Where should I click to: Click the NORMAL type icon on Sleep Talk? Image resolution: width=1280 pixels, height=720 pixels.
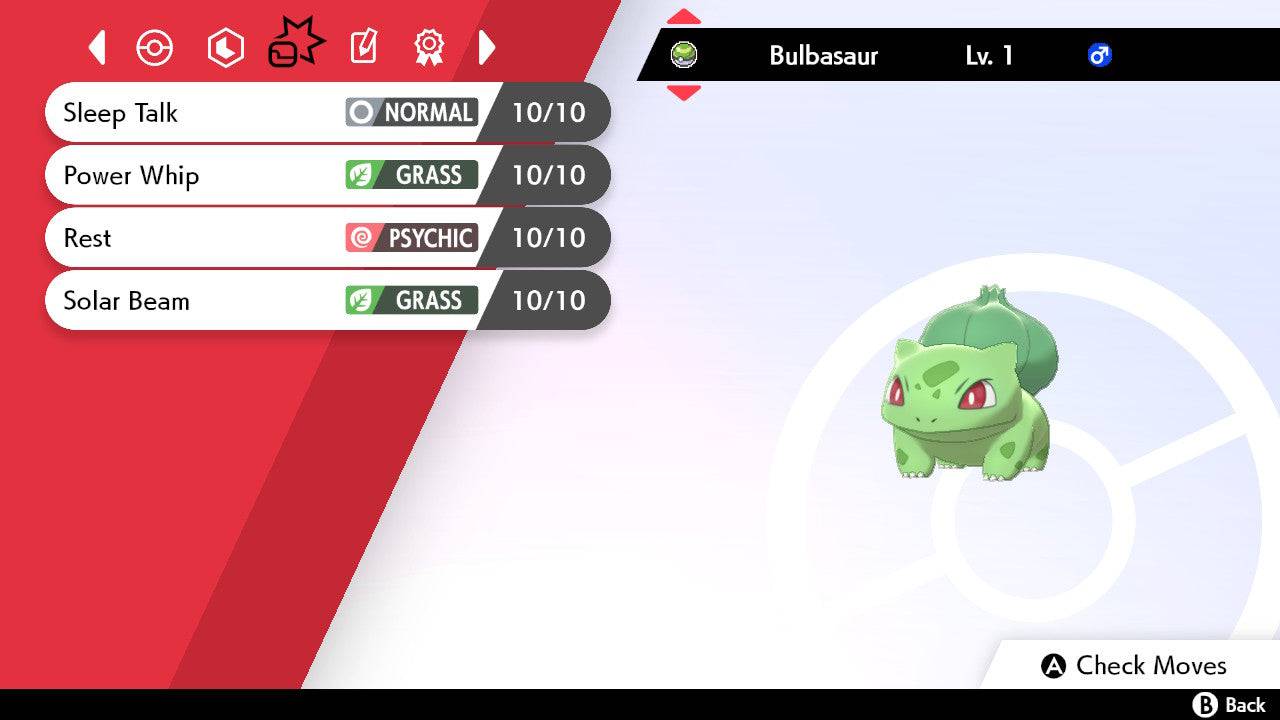click(410, 112)
